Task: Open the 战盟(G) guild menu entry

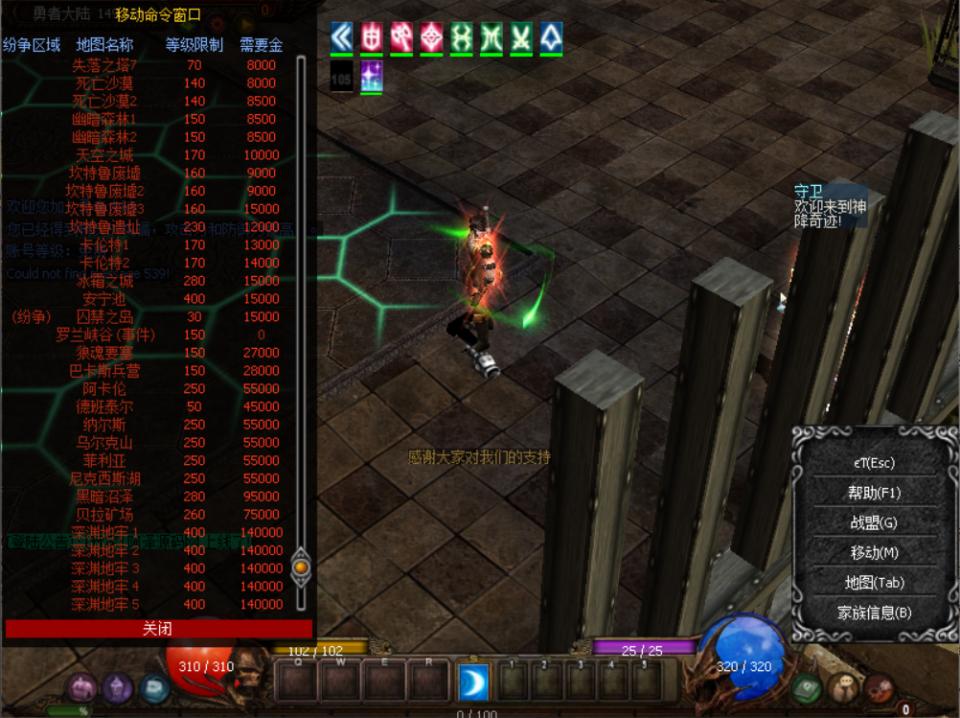Action: click(x=873, y=522)
